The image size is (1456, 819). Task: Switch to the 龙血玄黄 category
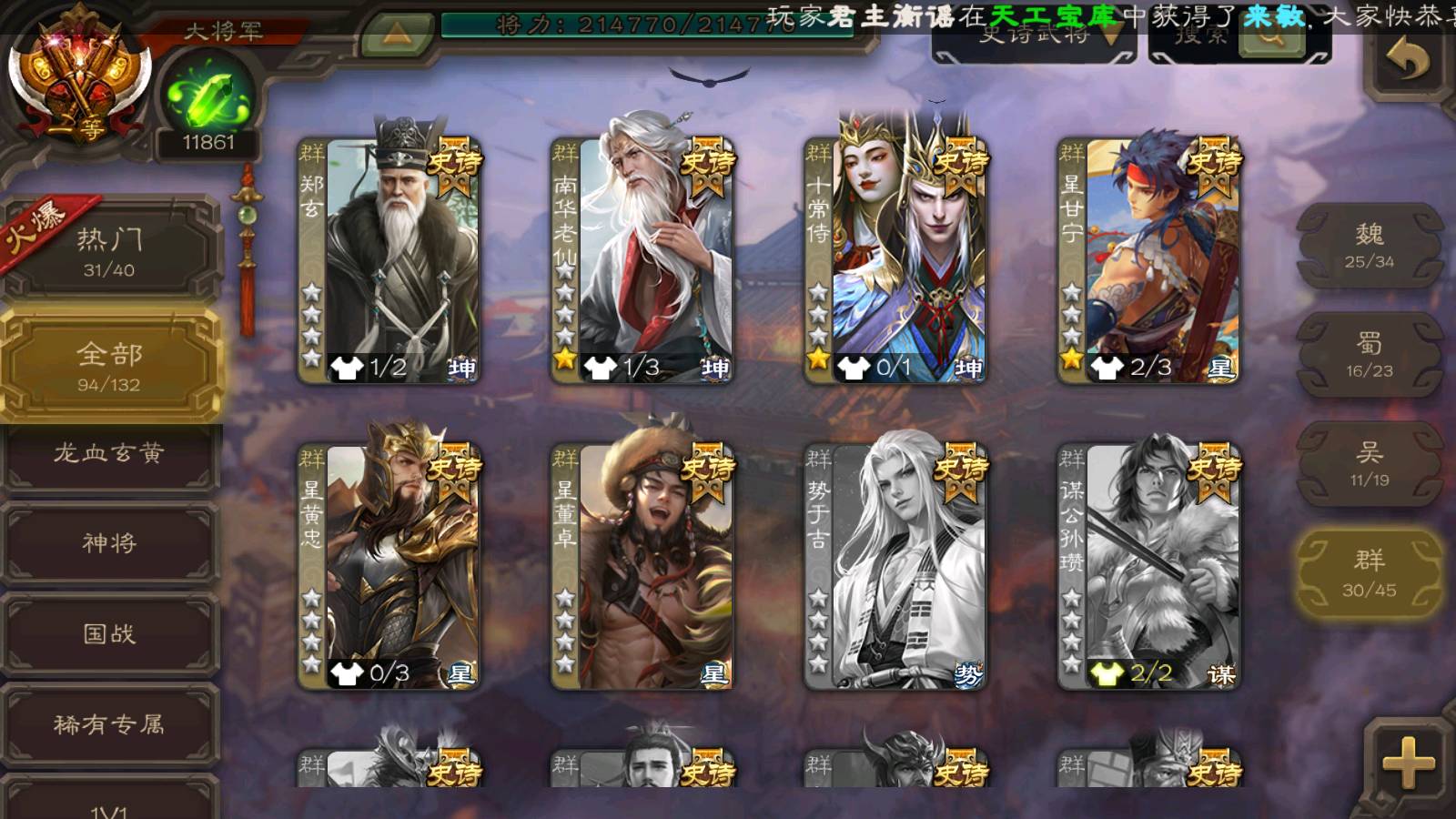pyautogui.click(x=109, y=454)
